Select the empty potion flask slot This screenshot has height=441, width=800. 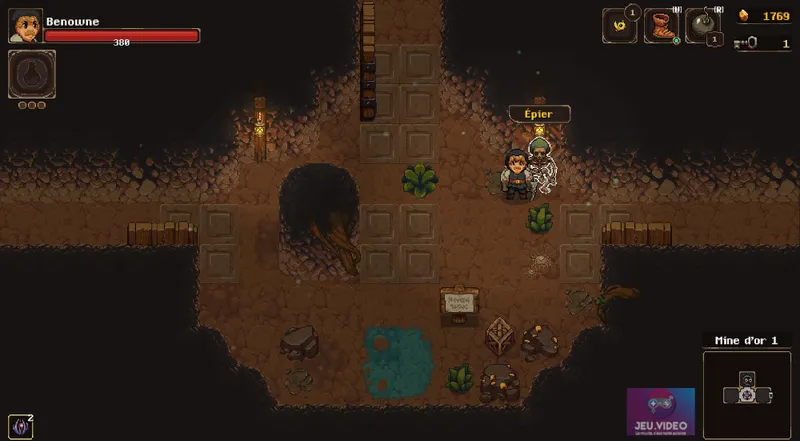coord(31,74)
